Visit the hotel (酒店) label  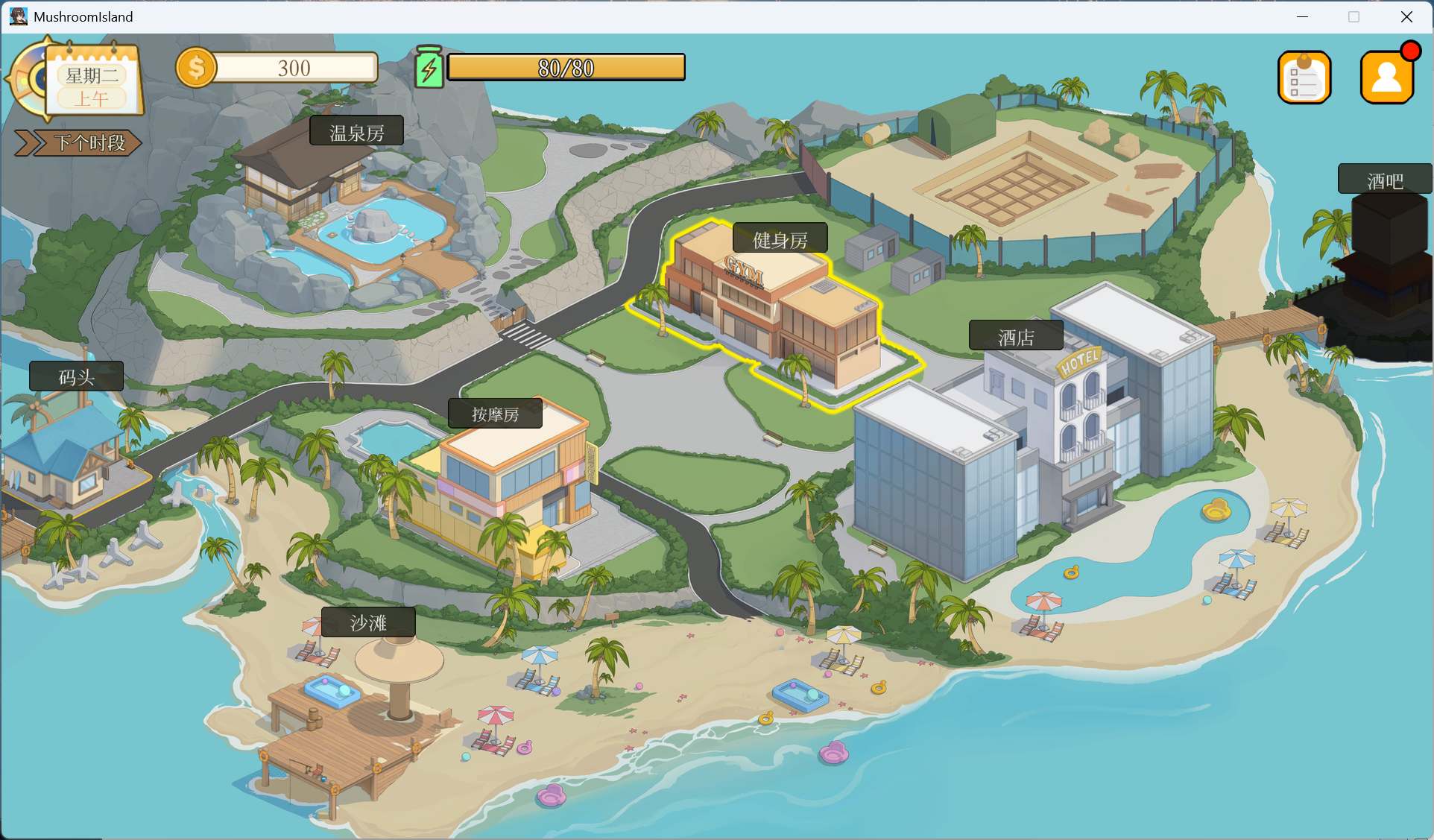pyautogui.click(x=1016, y=337)
